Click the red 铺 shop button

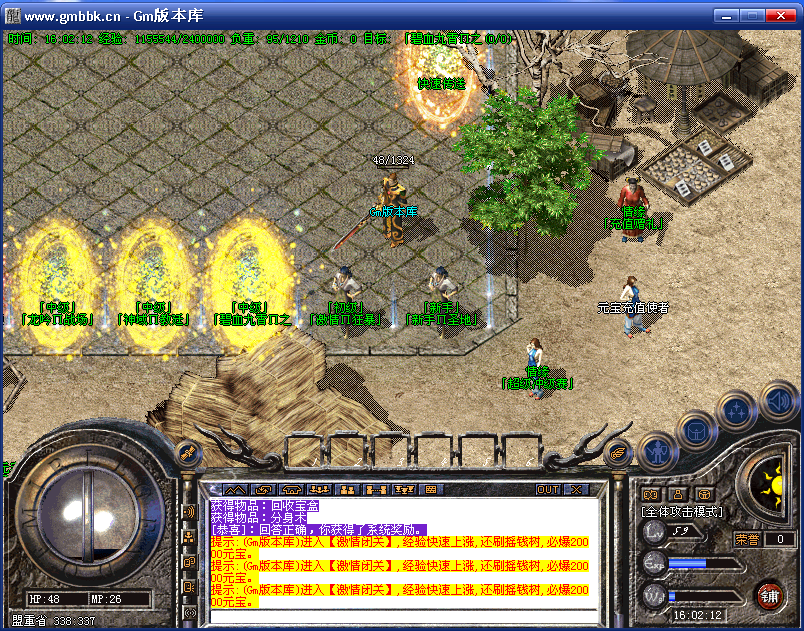coord(770,597)
